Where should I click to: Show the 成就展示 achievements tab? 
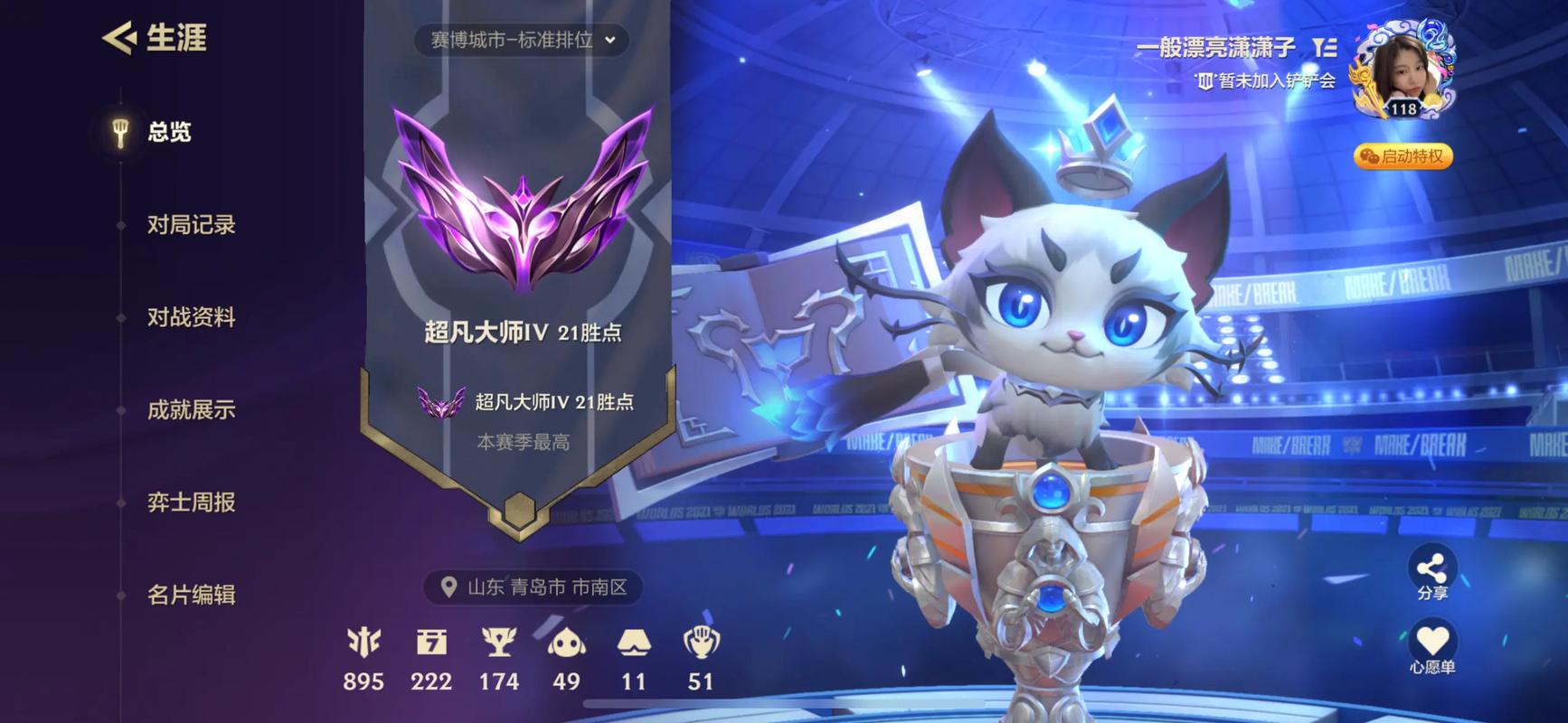(x=191, y=410)
